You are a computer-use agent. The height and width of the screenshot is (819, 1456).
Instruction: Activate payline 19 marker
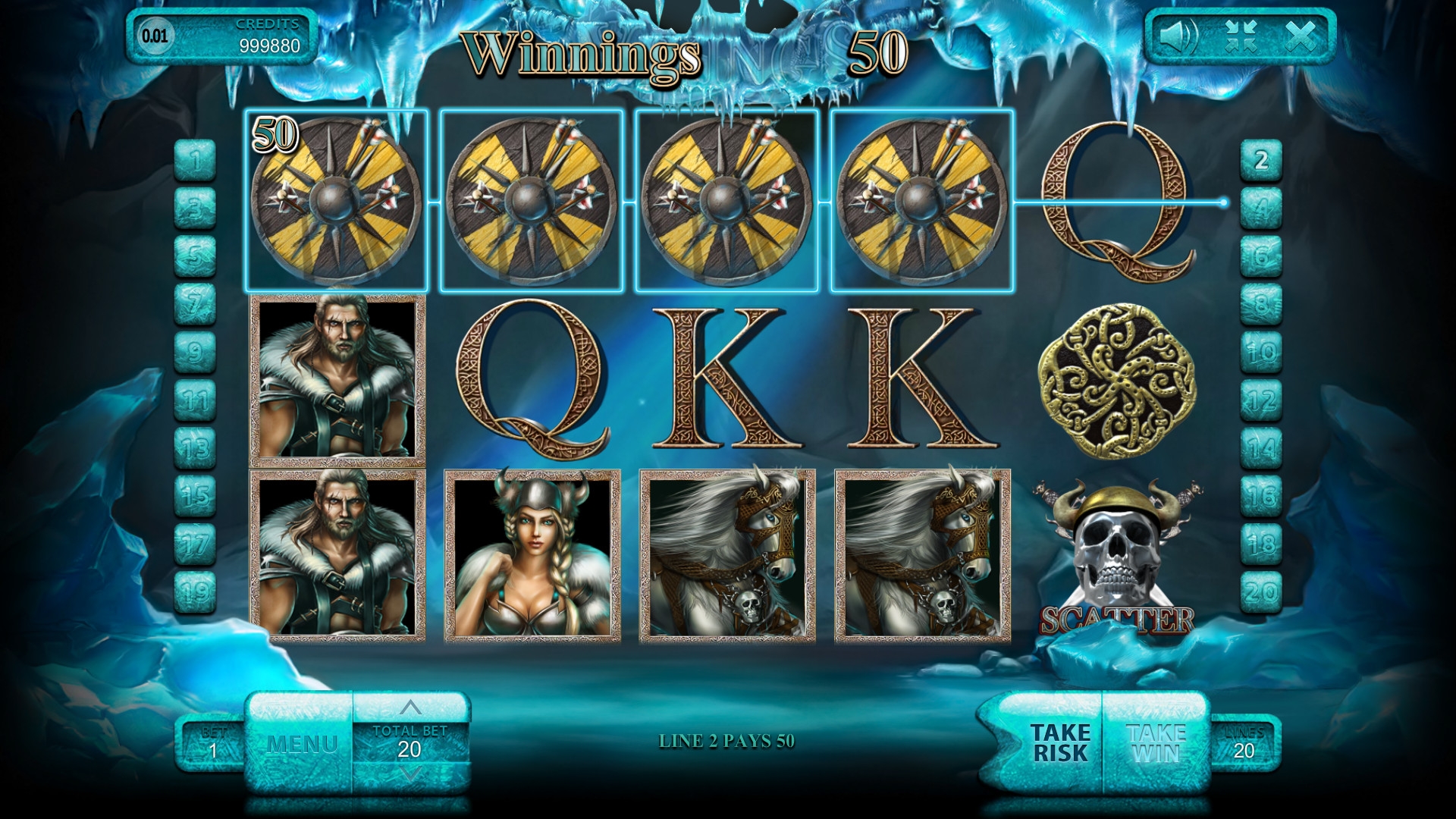tap(196, 591)
